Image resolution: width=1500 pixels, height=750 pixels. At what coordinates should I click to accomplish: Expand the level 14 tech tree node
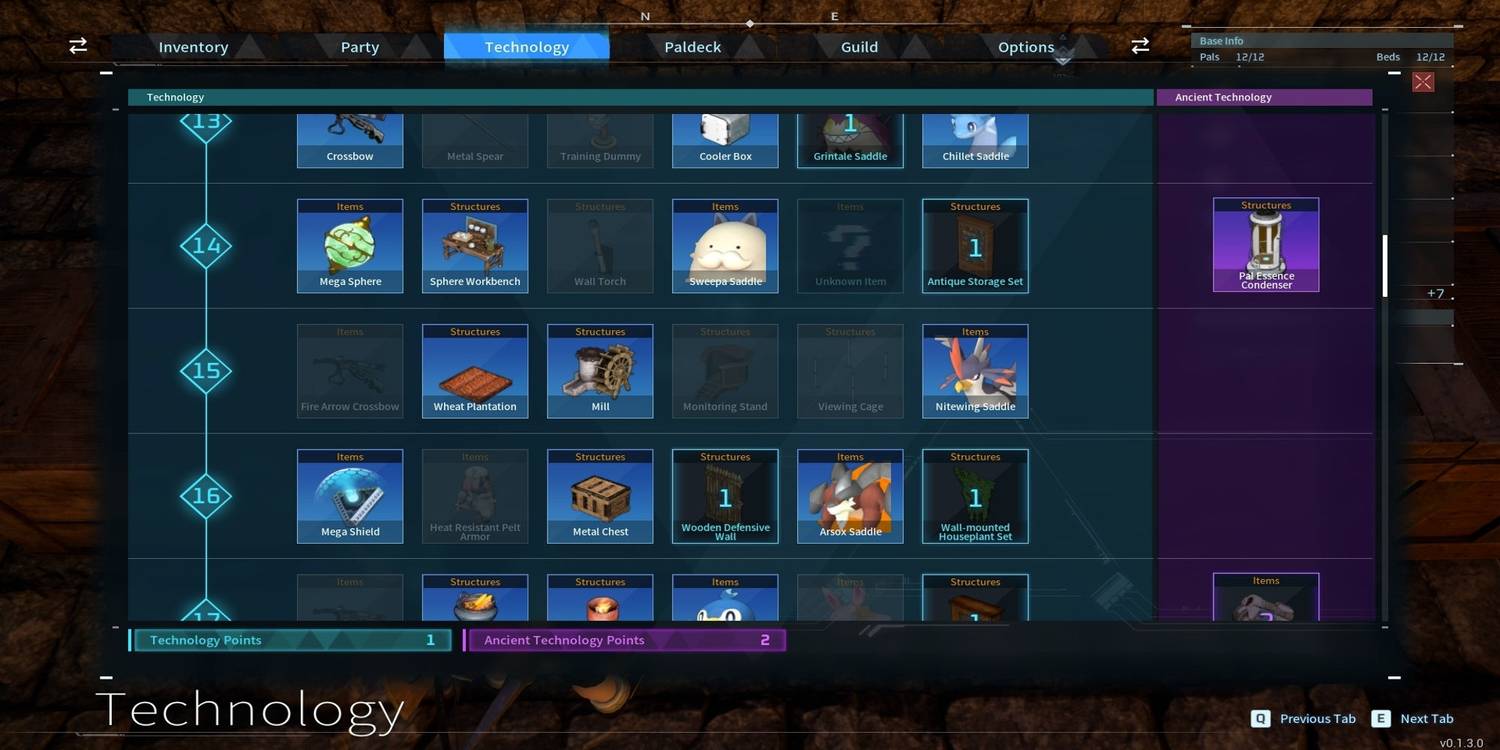206,245
